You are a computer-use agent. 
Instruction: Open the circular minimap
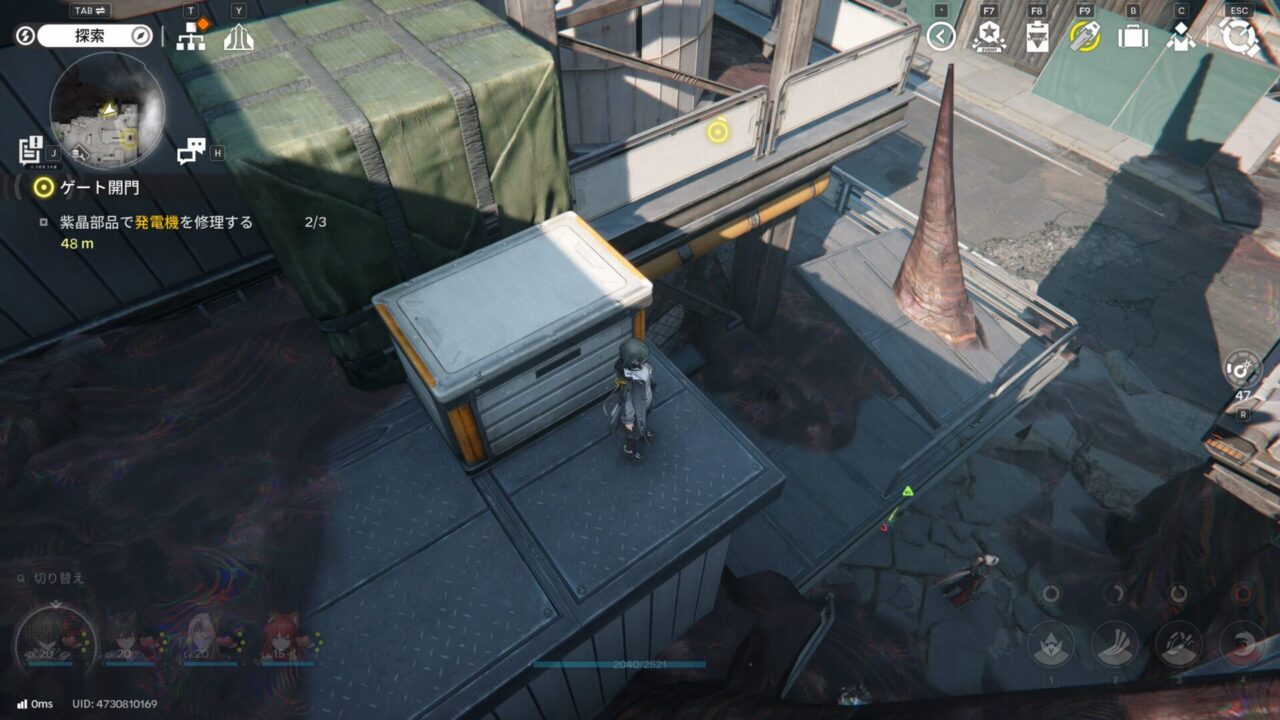pos(107,110)
